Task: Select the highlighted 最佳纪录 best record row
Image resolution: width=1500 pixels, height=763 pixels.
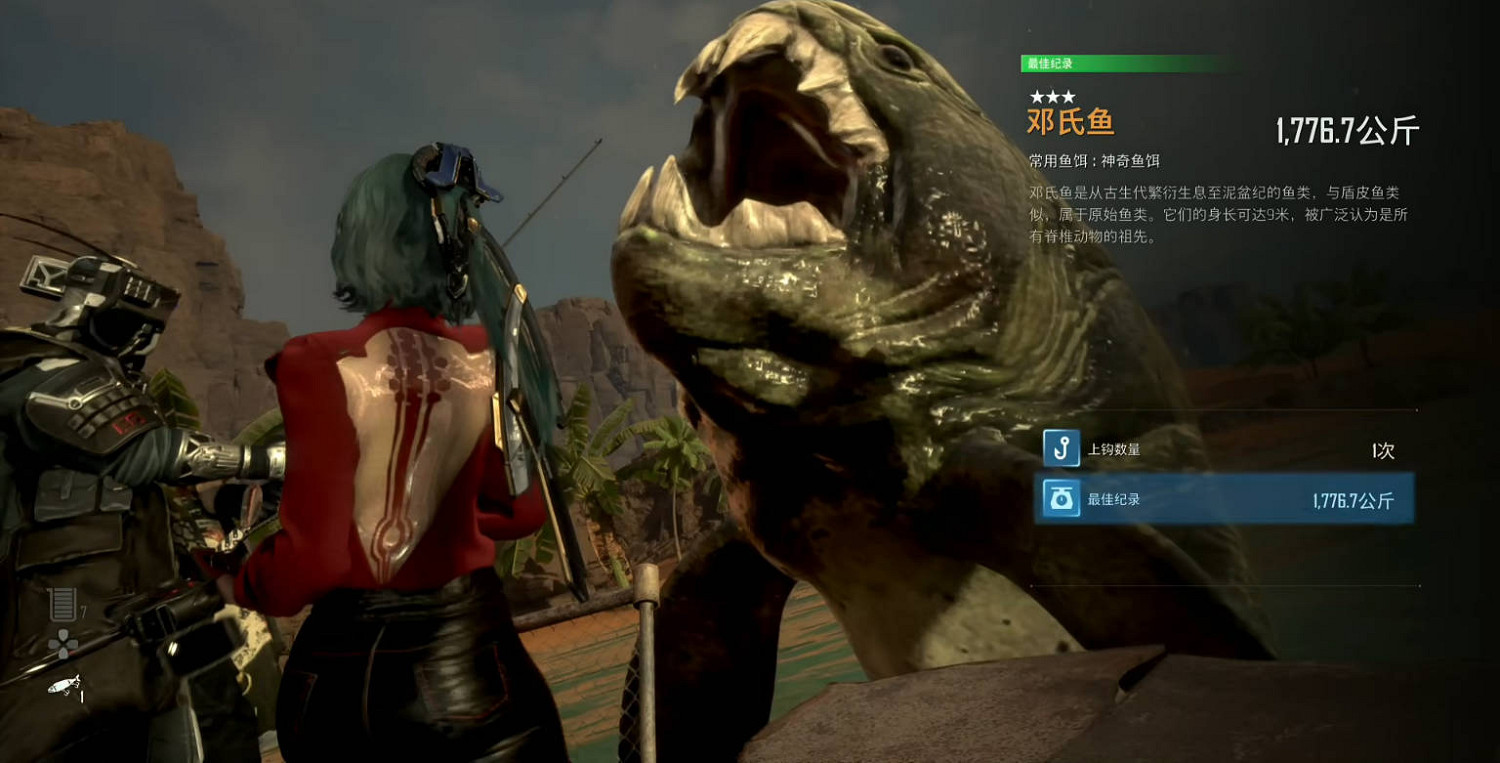Action: tap(1225, 499)
